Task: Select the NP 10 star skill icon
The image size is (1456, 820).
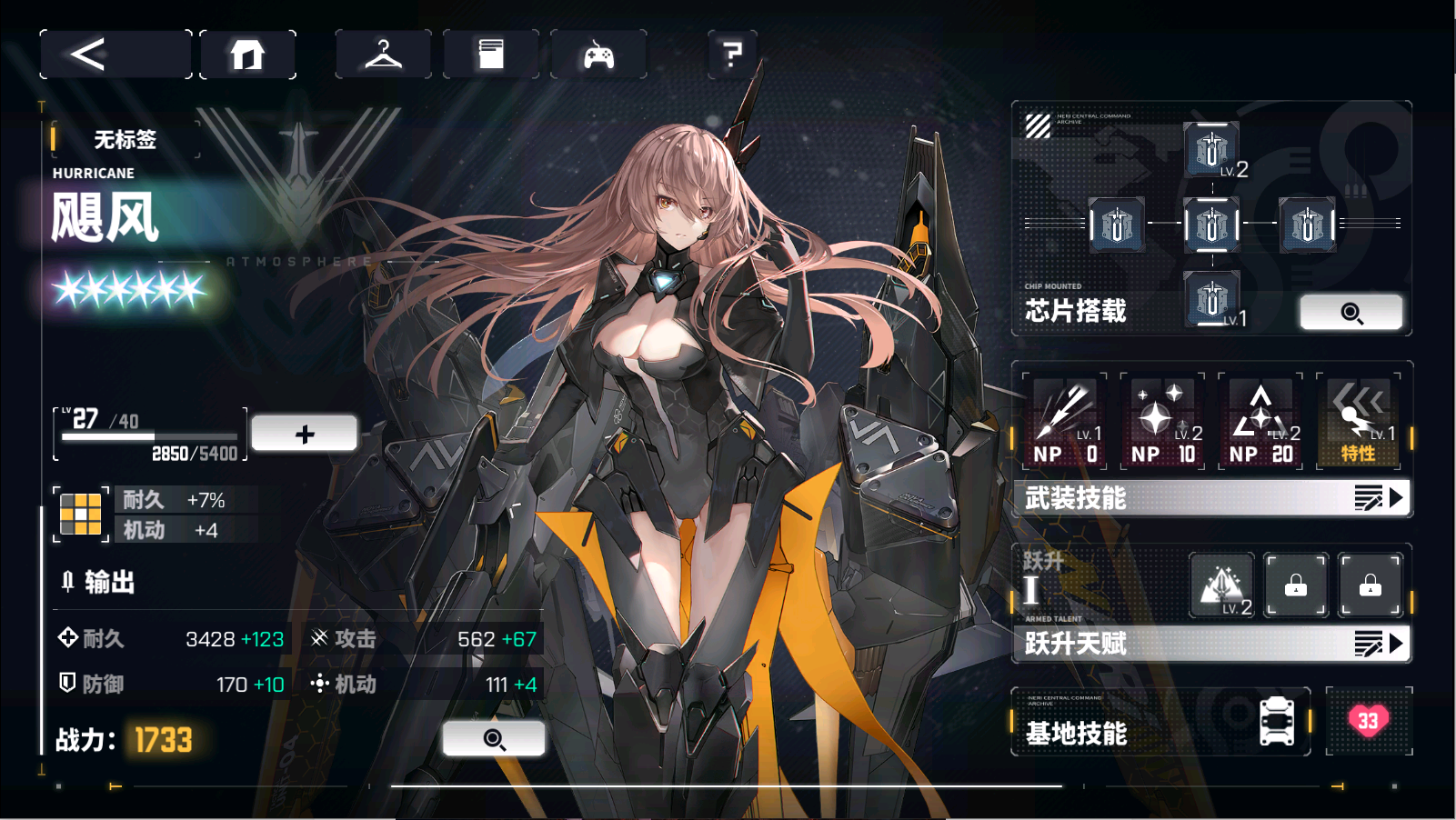Action: (1162, 420)
